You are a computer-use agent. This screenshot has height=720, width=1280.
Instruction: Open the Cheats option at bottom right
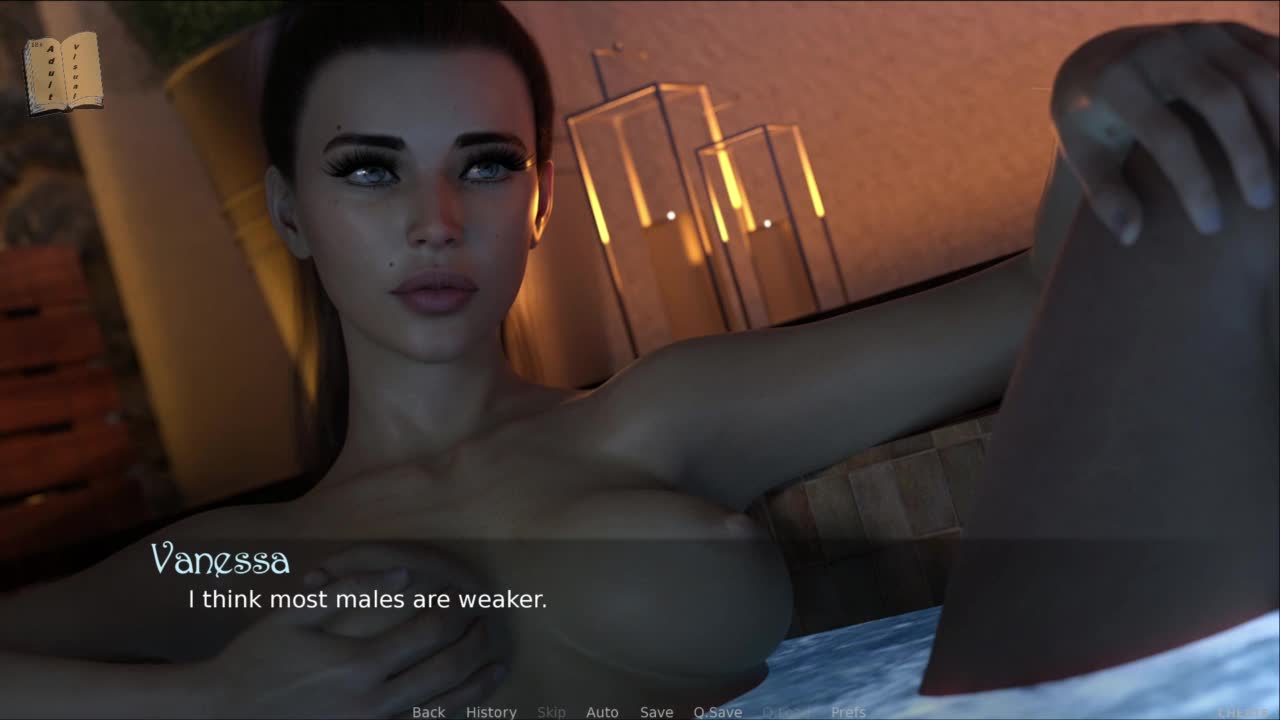[1242, 712]
